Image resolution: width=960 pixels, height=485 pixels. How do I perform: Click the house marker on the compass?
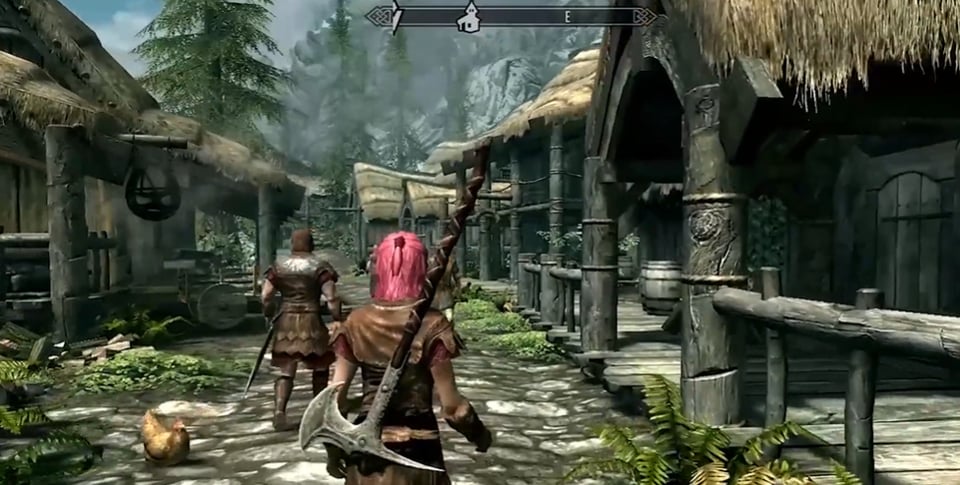point(467,17)
